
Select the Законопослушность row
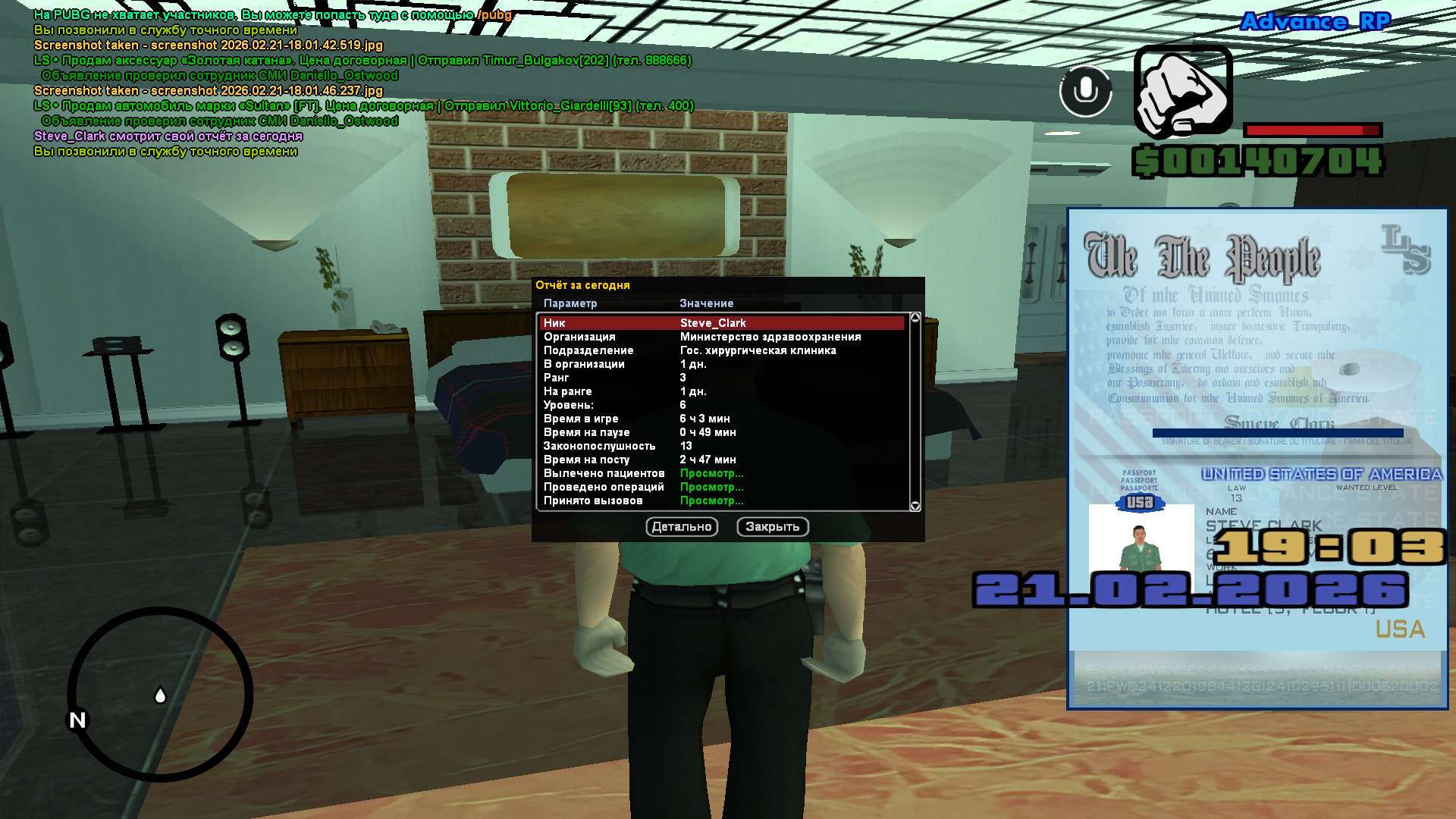[721, 446]
